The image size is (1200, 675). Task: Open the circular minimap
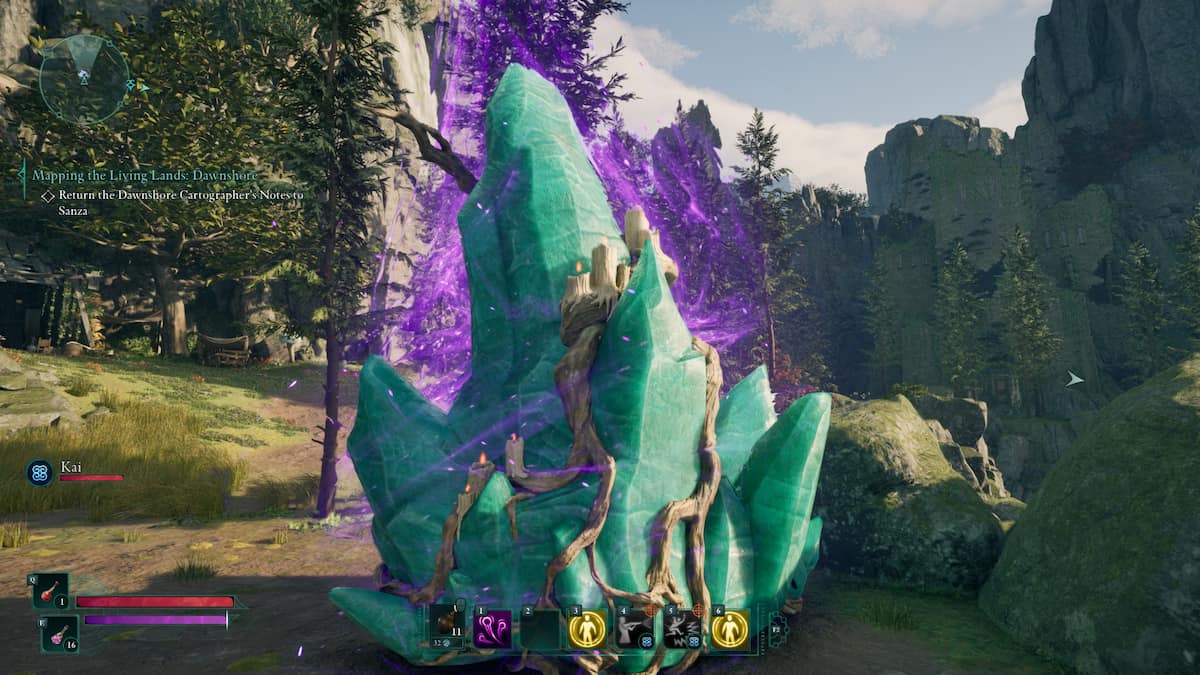click(x=84, y=79)
